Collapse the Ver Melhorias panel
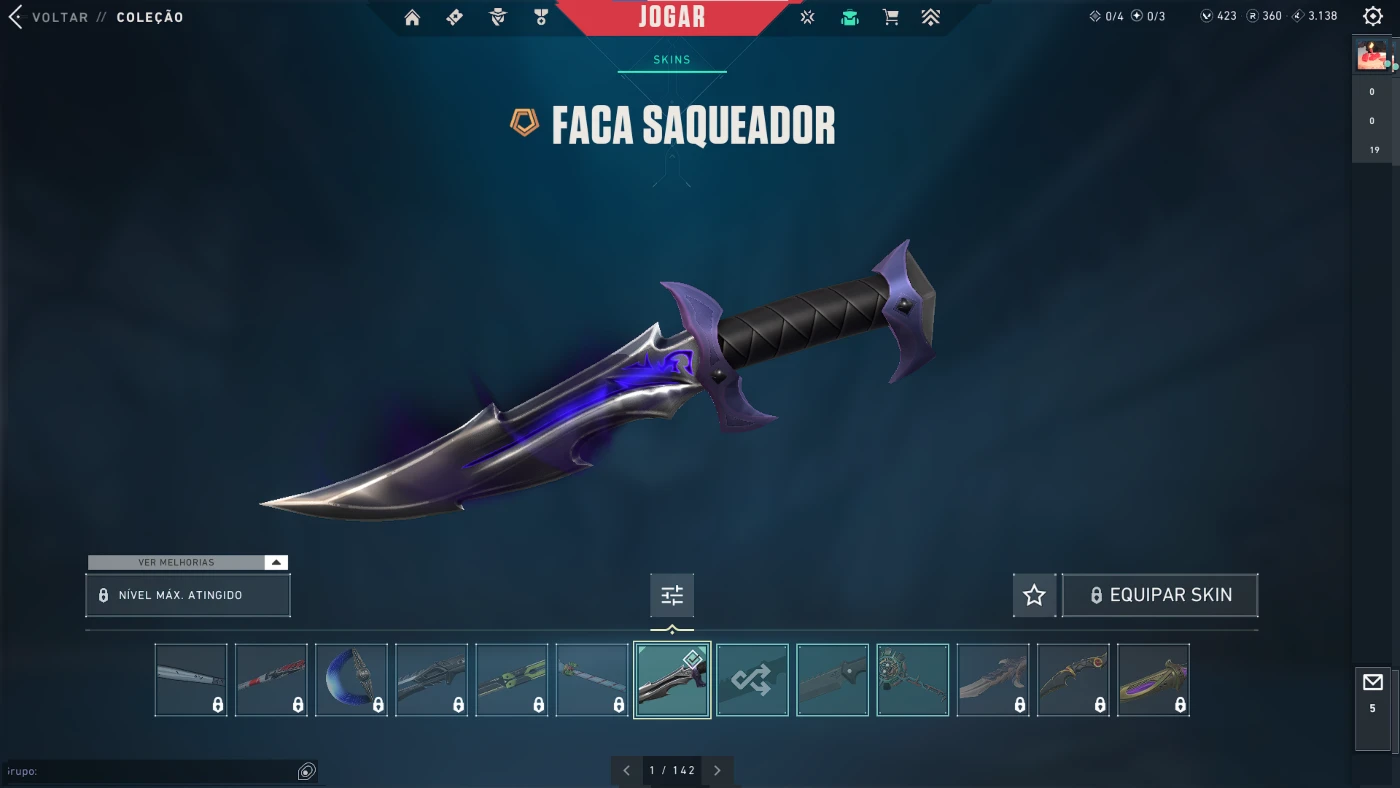Viewport: 1400px width, 788px height. [275, 562]
